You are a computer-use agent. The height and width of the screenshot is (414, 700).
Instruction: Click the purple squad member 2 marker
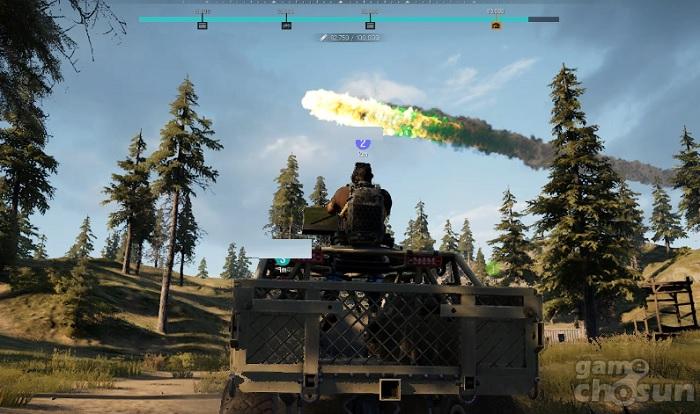[363, 144]
